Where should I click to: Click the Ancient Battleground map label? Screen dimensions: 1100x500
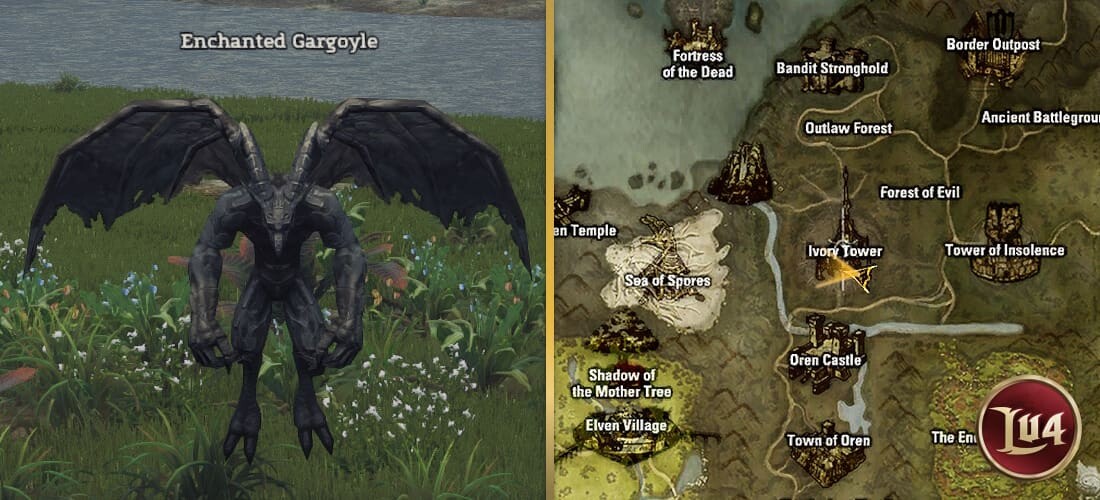point(1040,118)
